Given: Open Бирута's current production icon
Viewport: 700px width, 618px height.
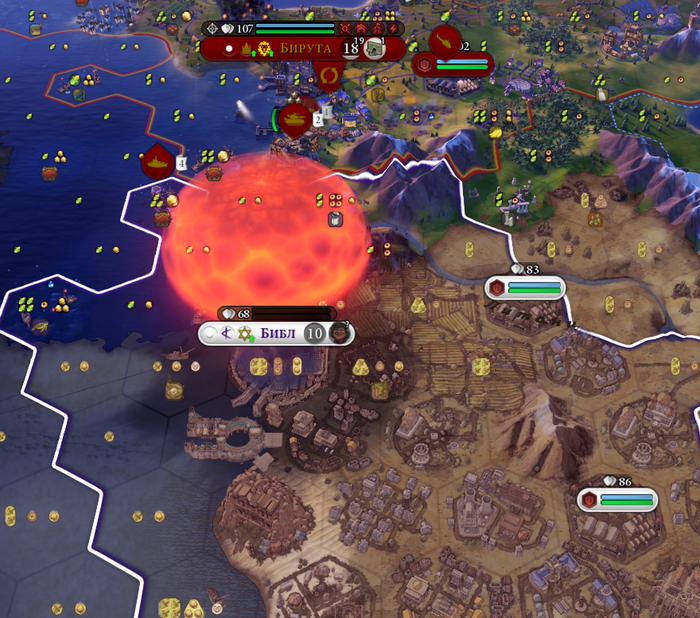Looking at the screenshot, I should (375, 48).
